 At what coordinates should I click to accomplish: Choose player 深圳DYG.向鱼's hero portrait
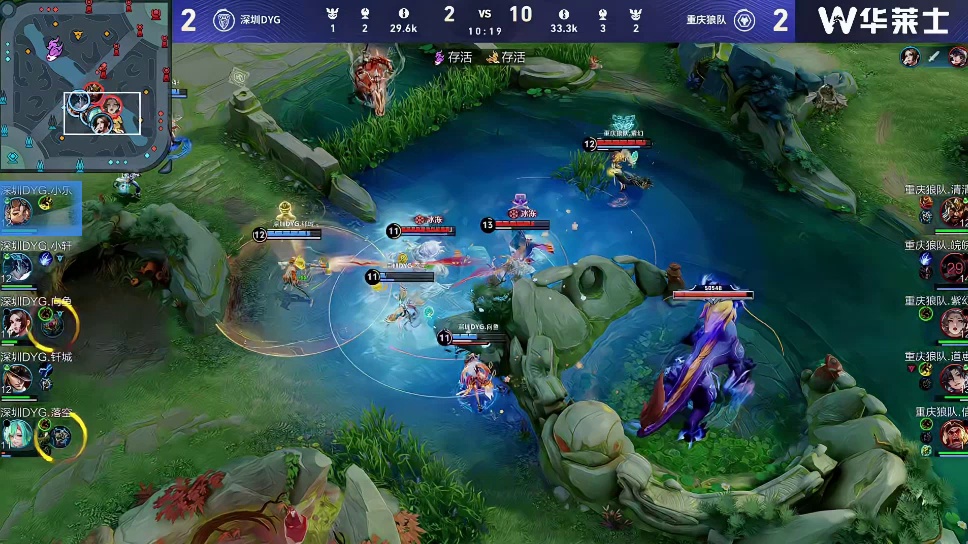click(18, 322)
